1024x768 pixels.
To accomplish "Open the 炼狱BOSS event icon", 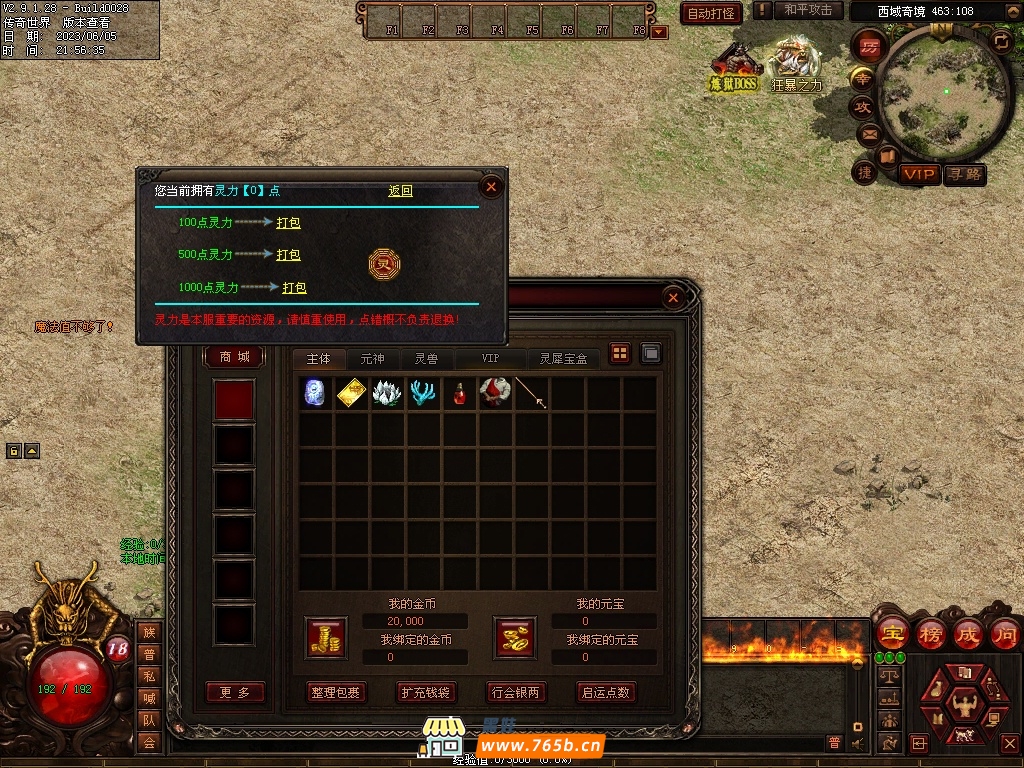I will [735, 68].
